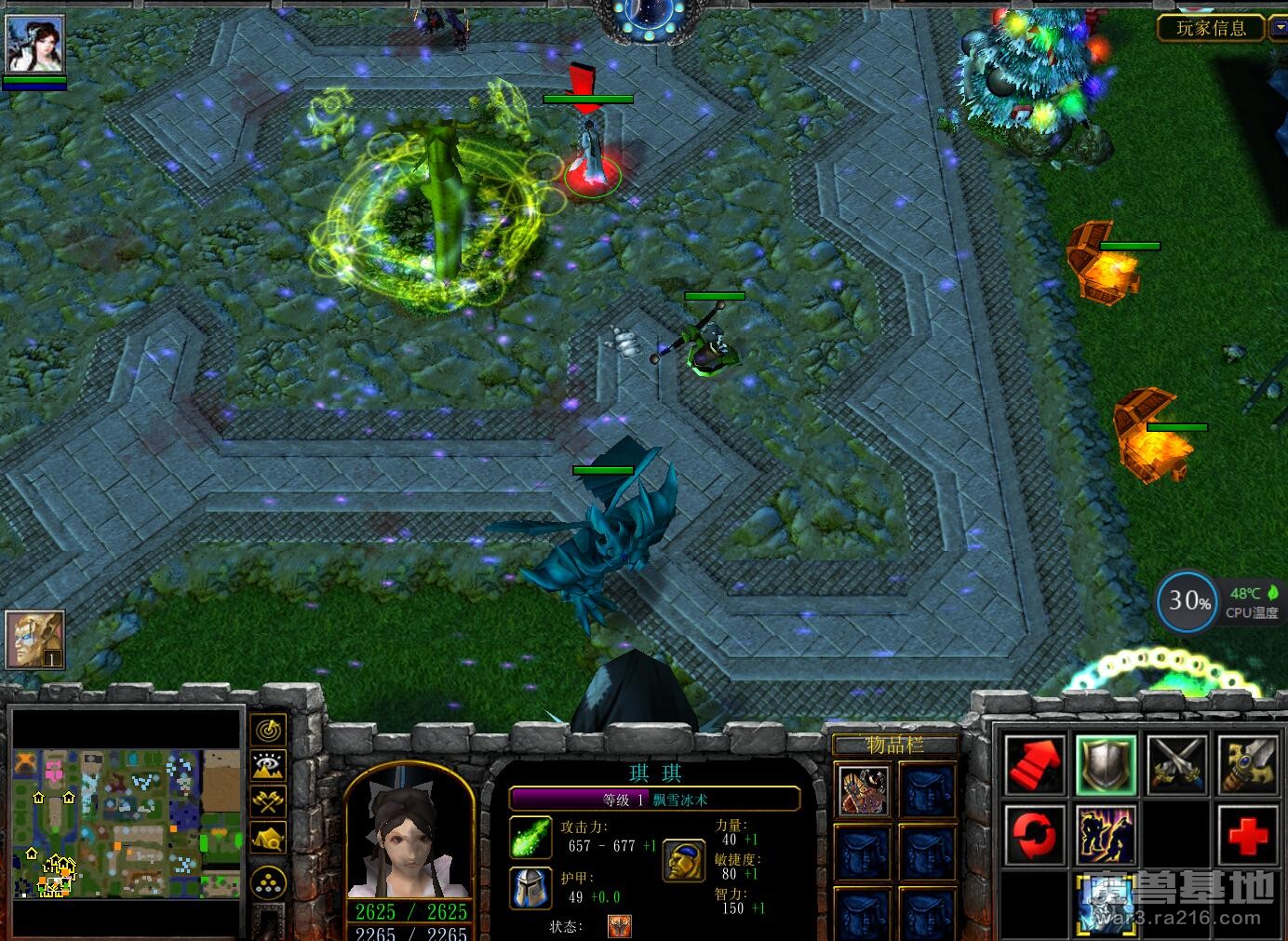The height and width of the screenshot is (941, 1288).
Task: Select the item in the inventory slot
Action: pyautogui.click(x=864, y=791)
